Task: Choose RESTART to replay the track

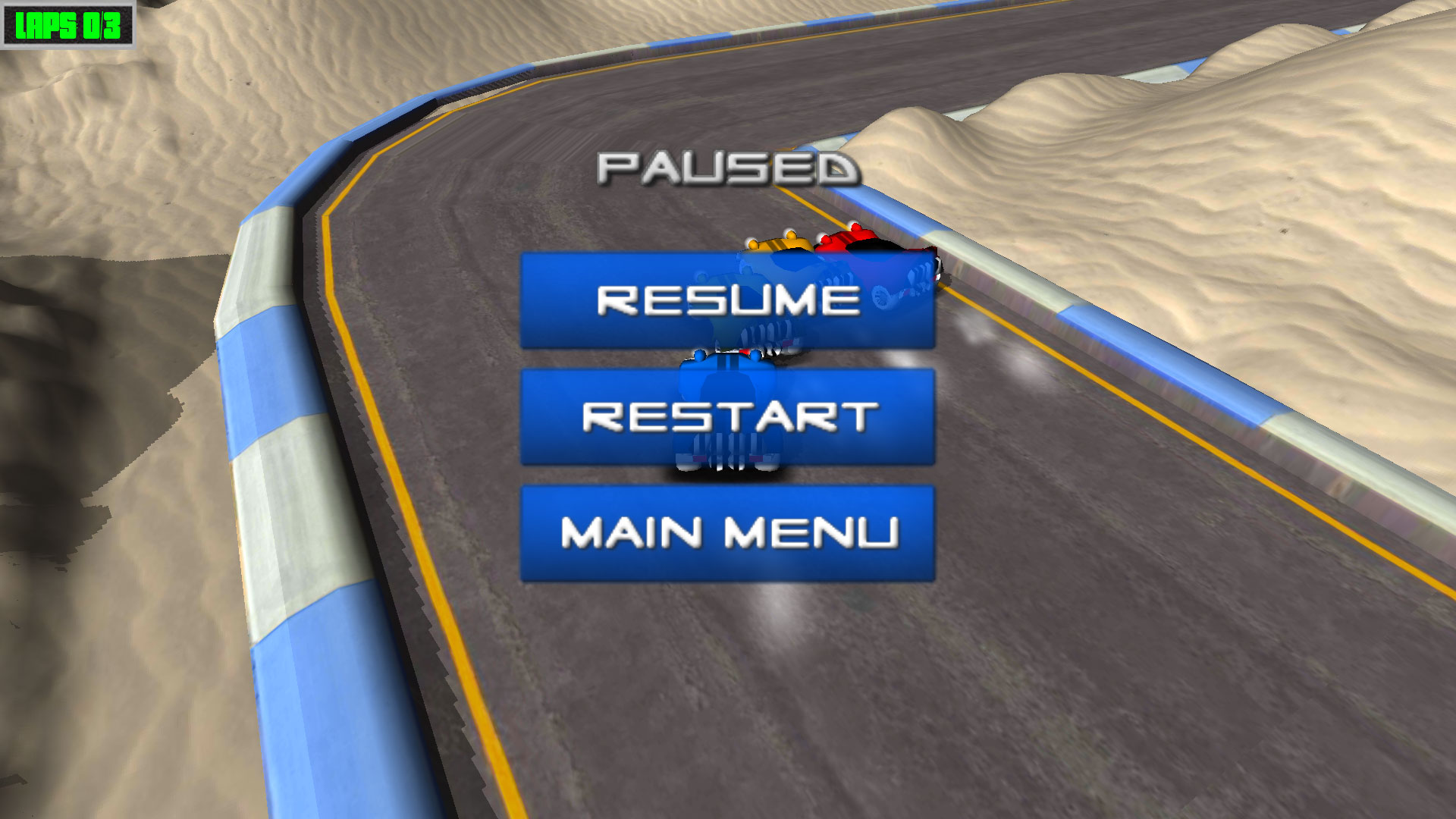Action: (726, 417)
